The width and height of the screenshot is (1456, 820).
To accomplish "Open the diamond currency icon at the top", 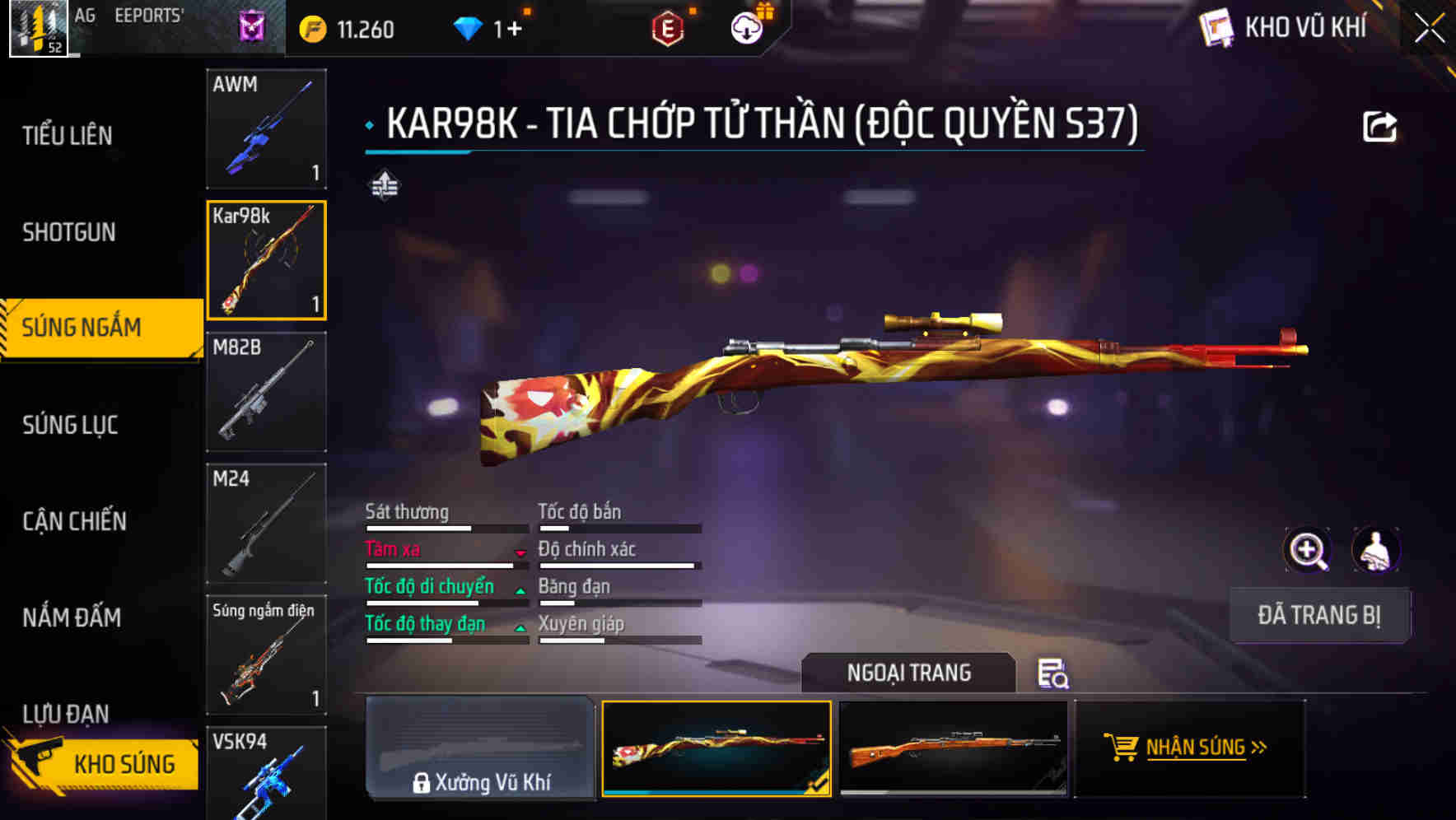I will pos(469,27).
